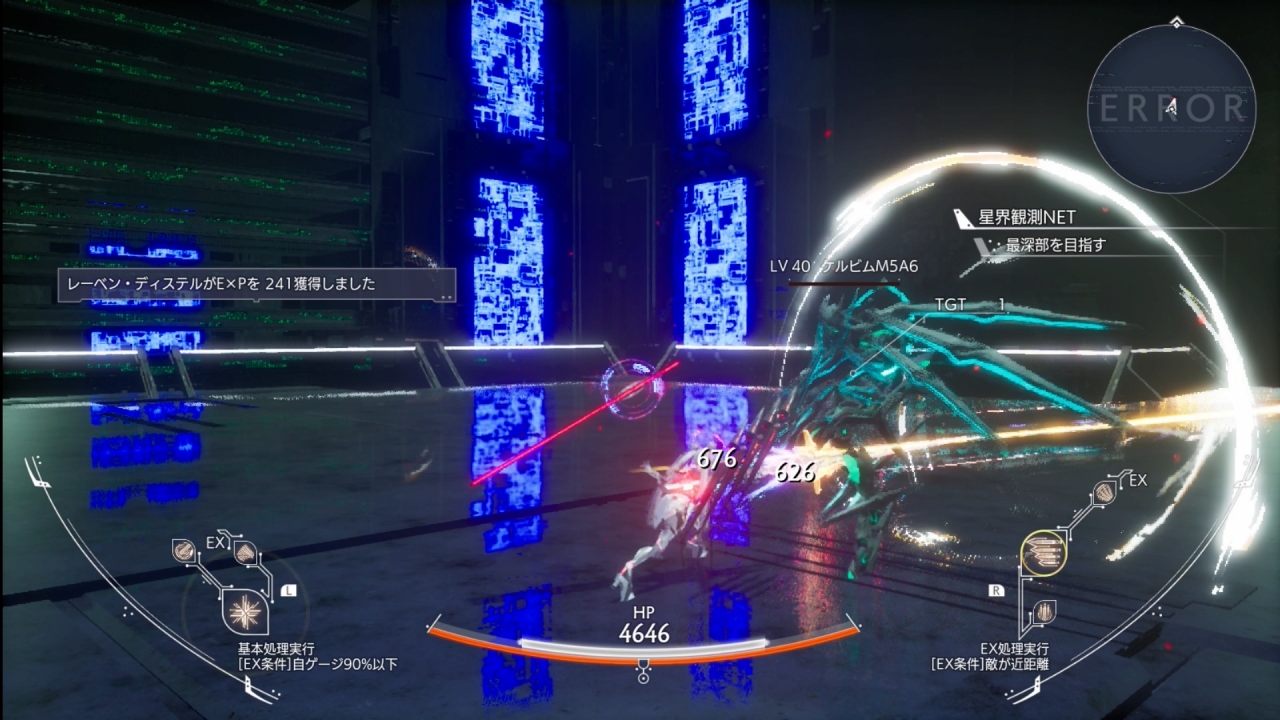Select the LV 40 ケルビムM5A6 enemy nameplate
Image resolution: width=1280 pixels, height=720 pixels.
pyautogui.click(x=843, y=266)
